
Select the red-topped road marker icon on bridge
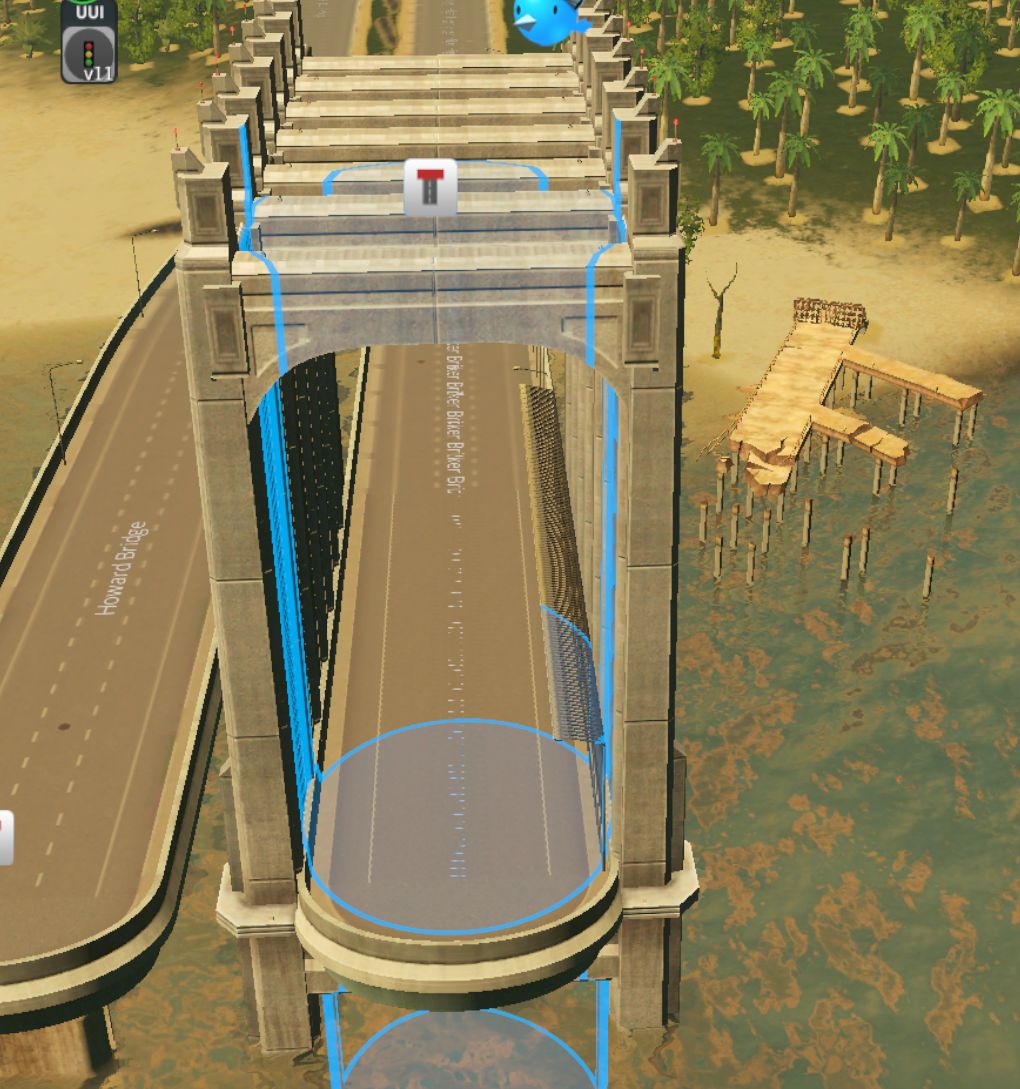click(x=430, y=186)
